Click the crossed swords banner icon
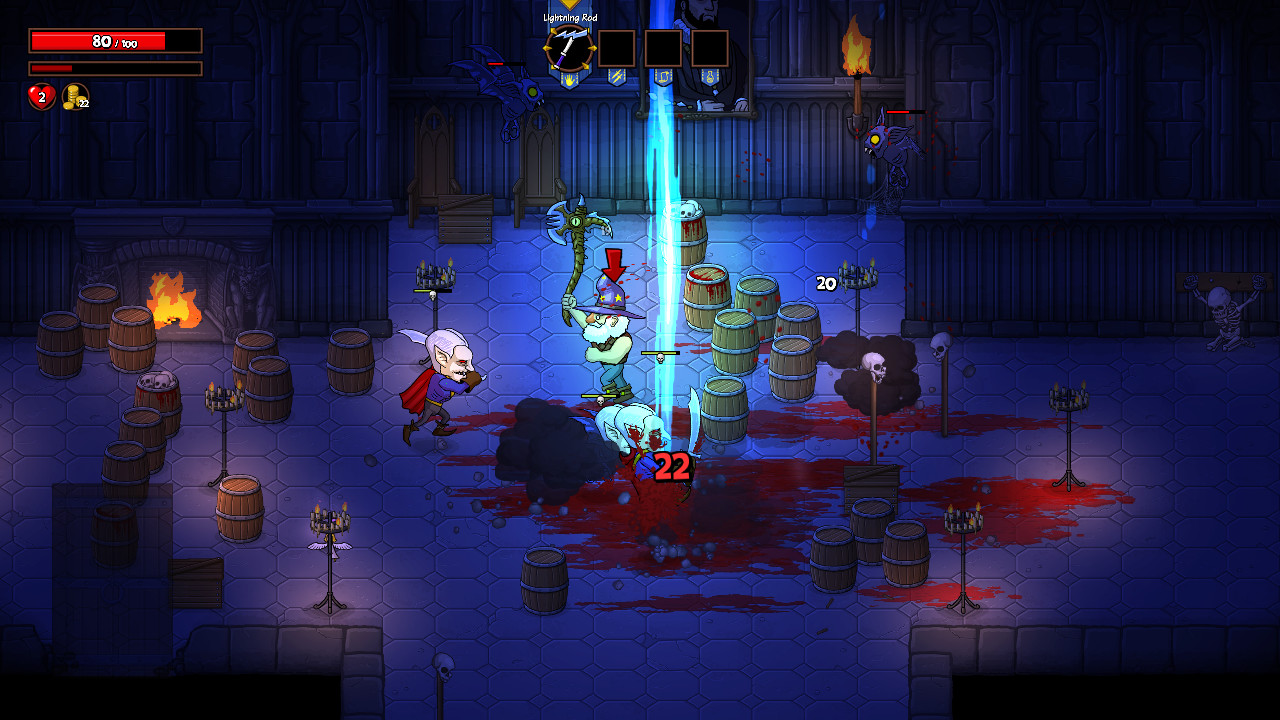1280x720 pixels. (616, 76)
